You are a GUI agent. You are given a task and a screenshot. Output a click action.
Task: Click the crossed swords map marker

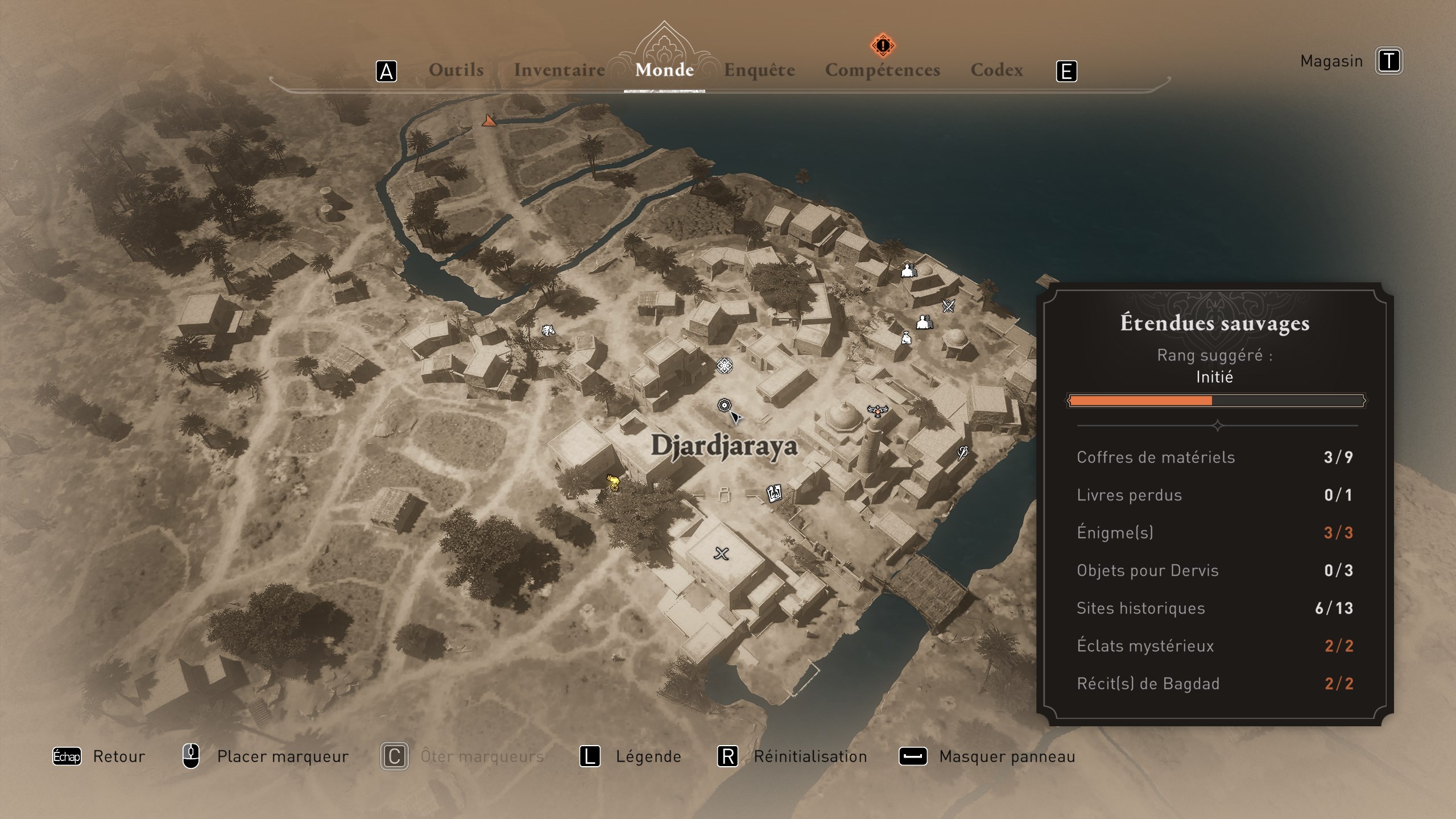tap(948, 306)
